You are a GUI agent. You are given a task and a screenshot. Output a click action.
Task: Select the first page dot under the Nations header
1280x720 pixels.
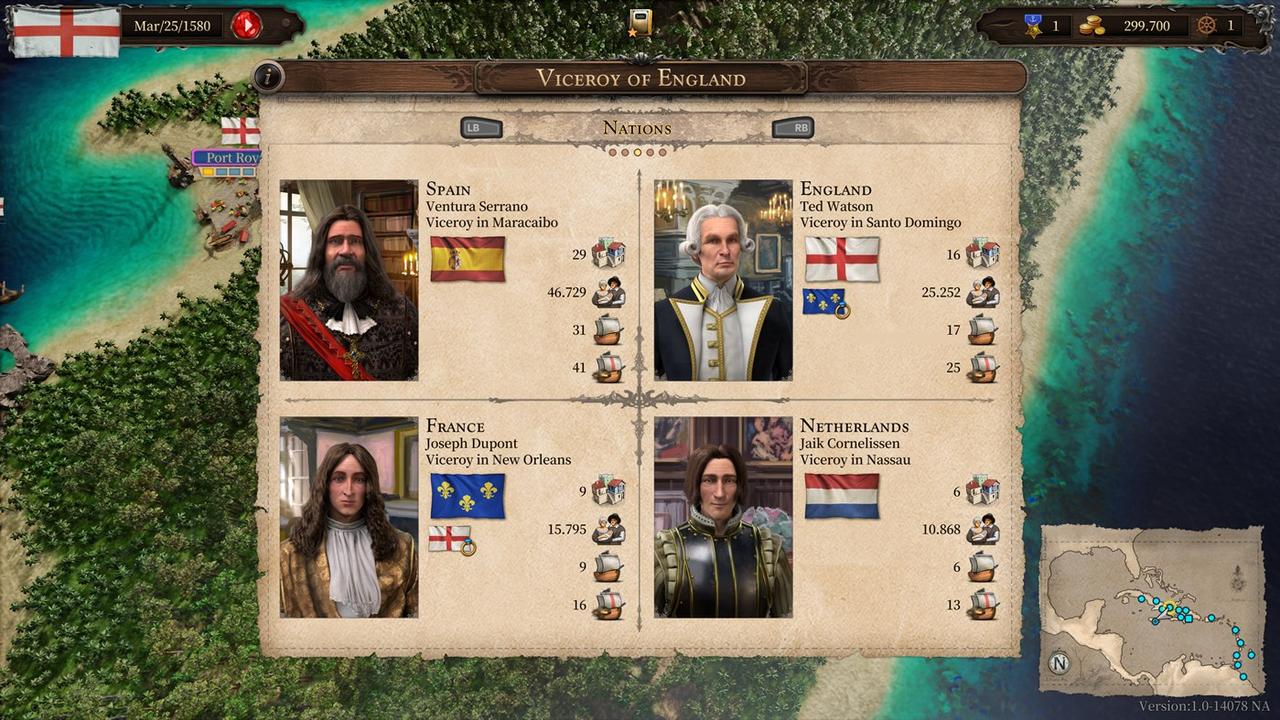(612, 151)
